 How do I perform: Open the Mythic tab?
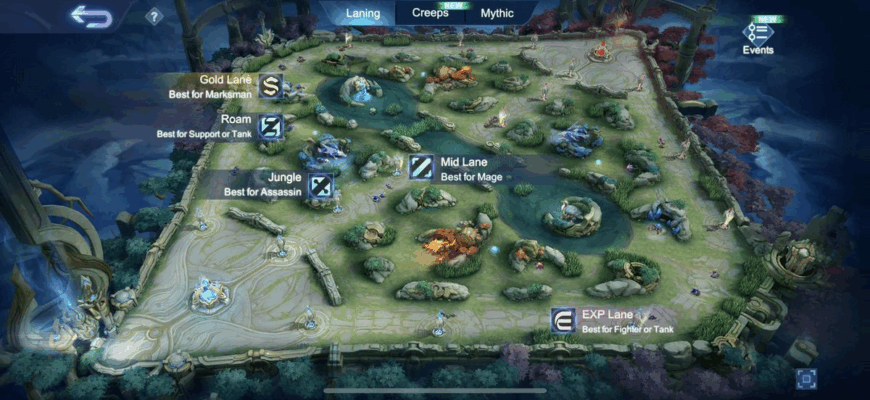coord(497,14)
